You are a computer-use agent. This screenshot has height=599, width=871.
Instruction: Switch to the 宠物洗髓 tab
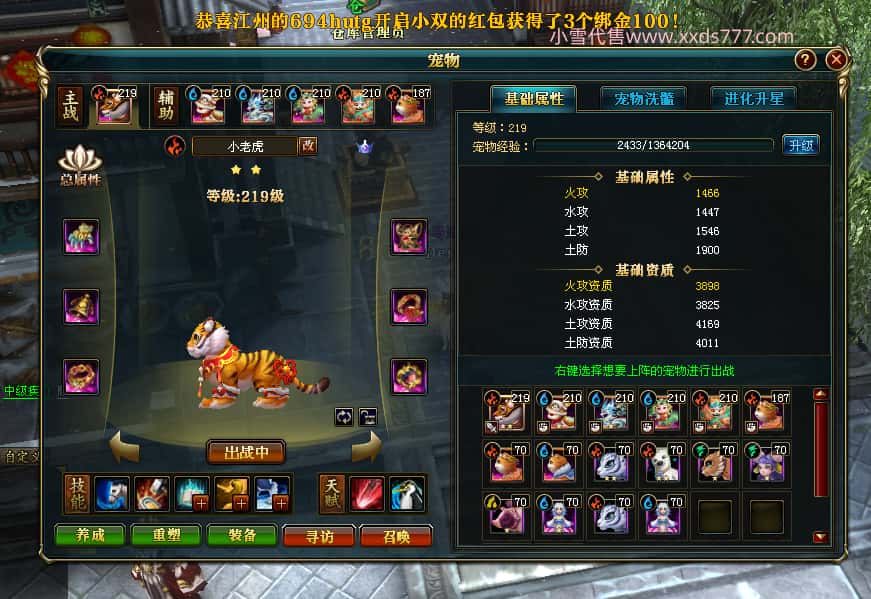pos(644,98)
